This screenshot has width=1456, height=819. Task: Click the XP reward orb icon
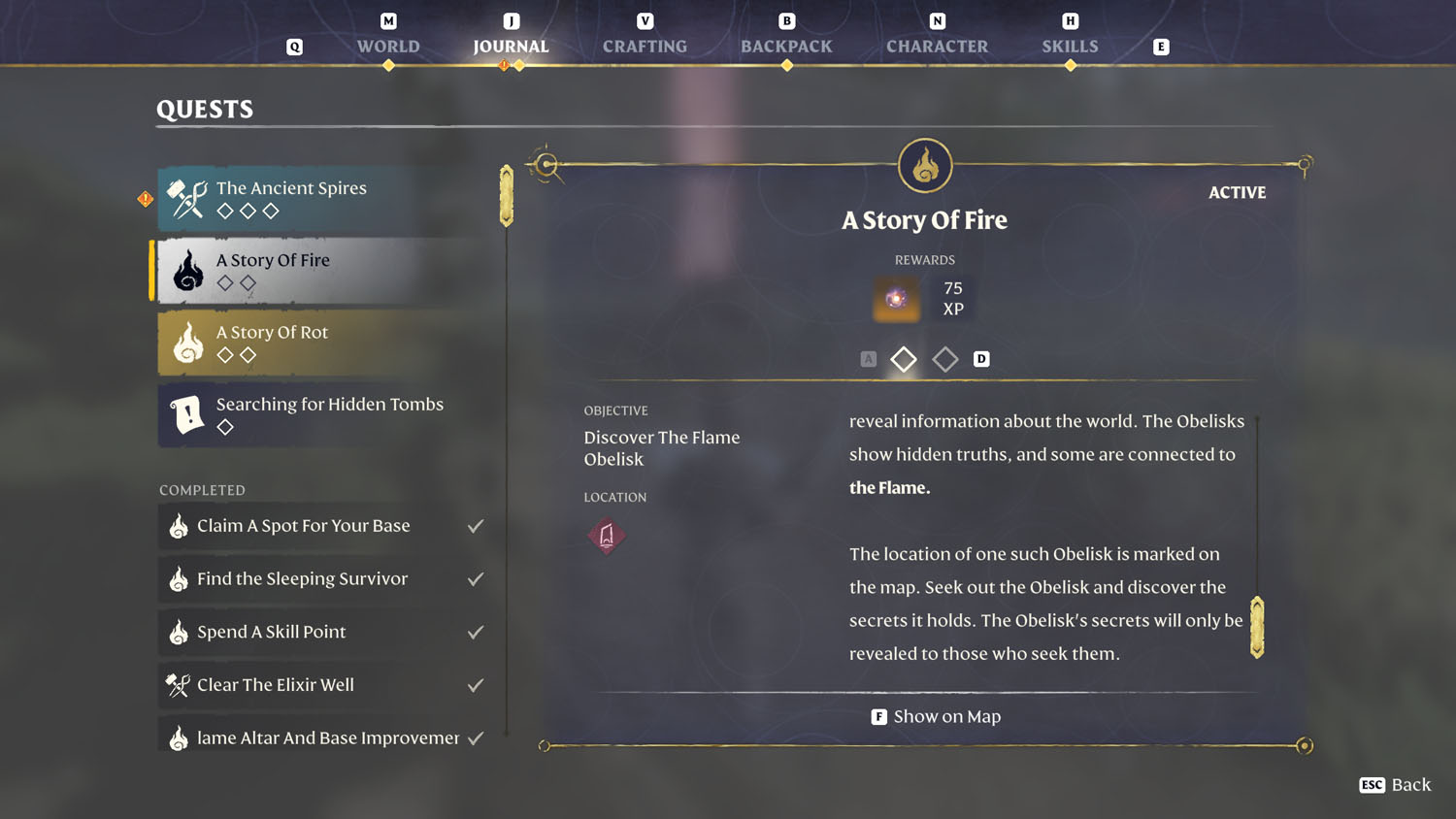895,299
